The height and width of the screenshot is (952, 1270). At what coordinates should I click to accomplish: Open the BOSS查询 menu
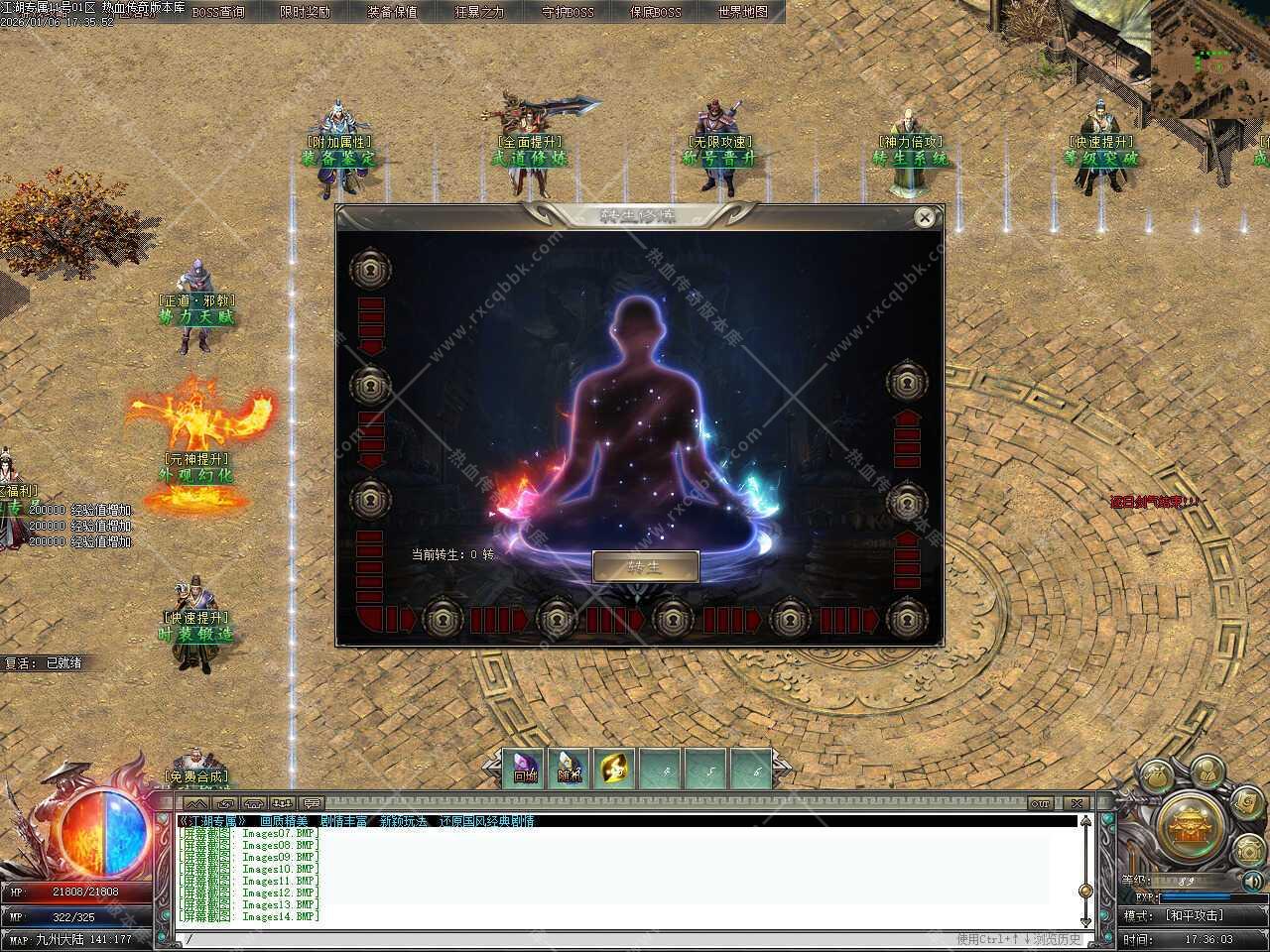[x=218, y=12]
